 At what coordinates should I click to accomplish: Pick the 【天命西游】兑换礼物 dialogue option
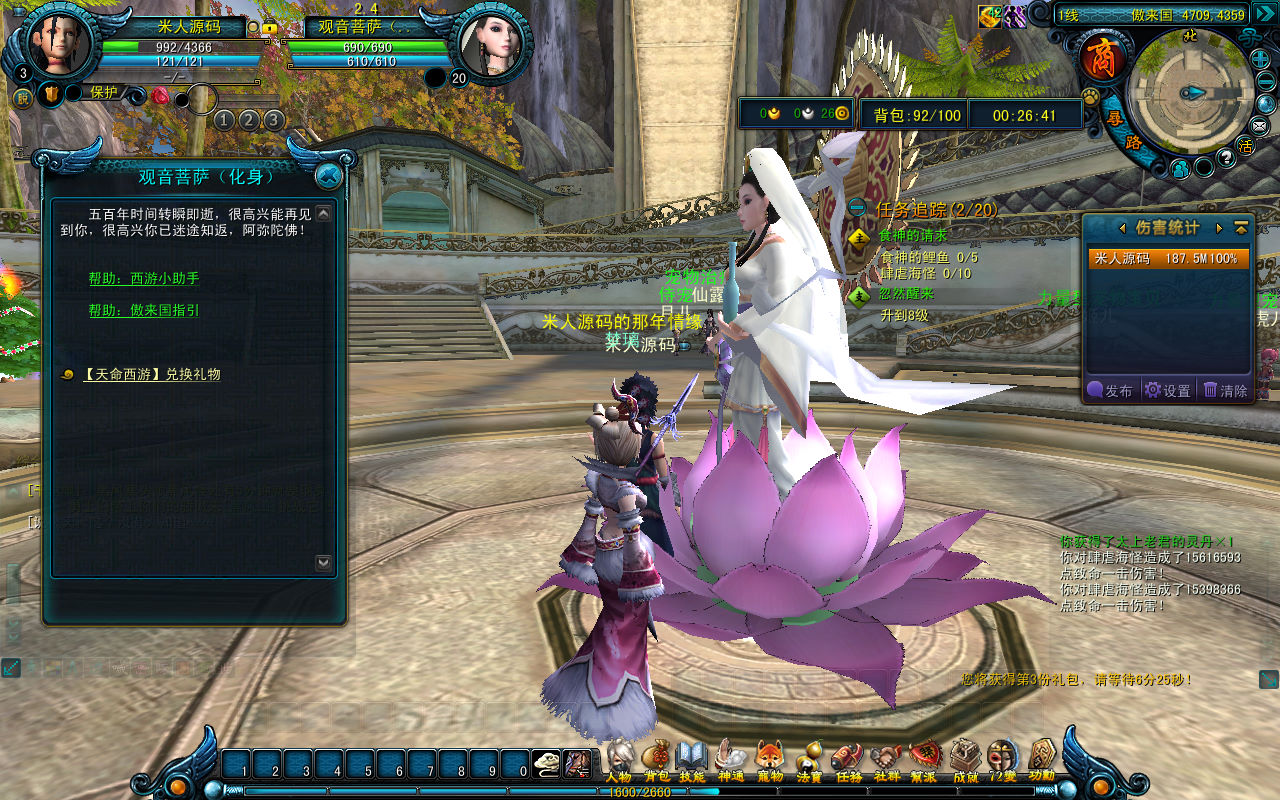click(151, 374)
